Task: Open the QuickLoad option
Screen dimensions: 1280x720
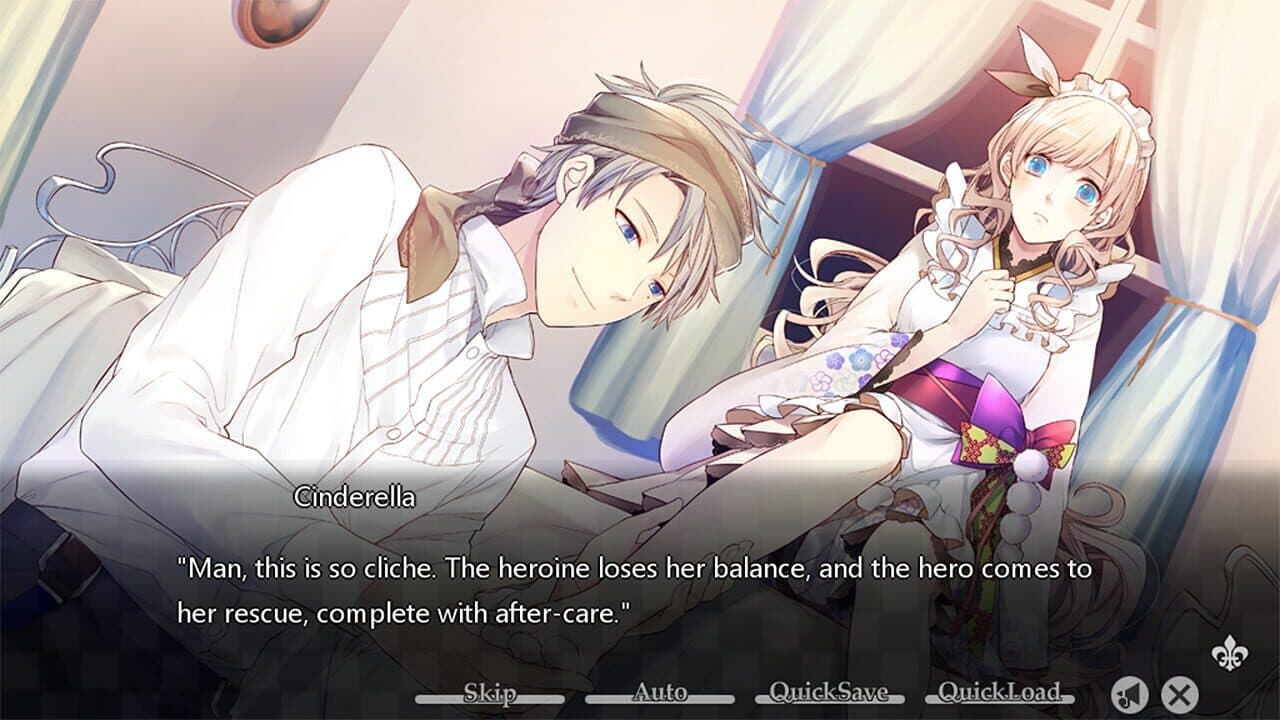Action: click(x=1001, y=691)
